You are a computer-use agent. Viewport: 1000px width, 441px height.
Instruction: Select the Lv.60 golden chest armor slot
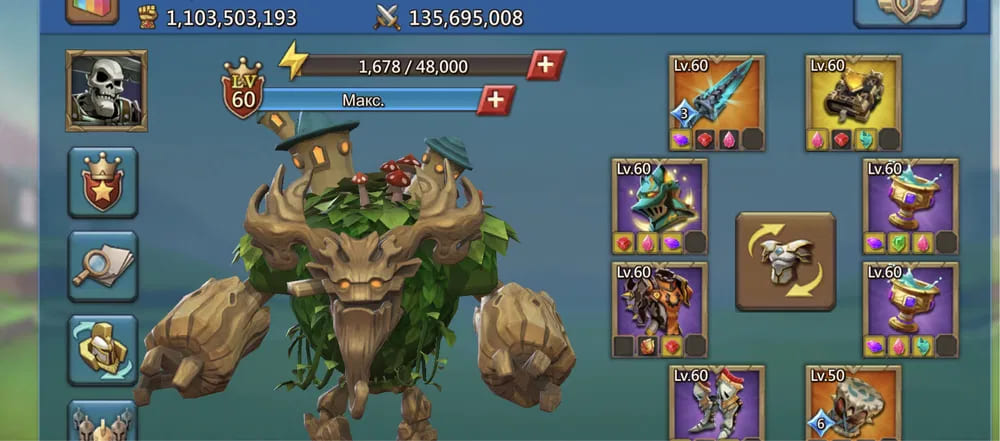coord(853,103)
